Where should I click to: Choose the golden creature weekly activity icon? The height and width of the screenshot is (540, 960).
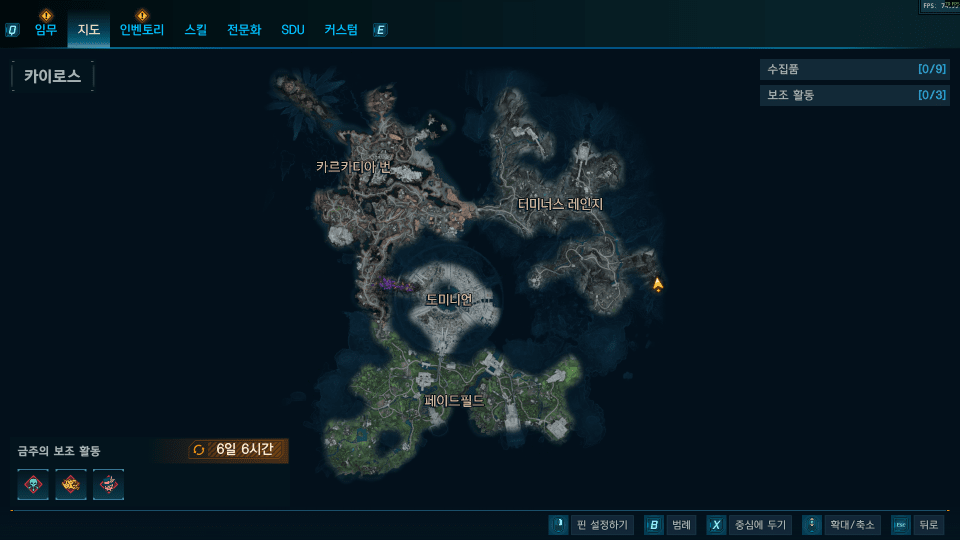tap(71, 484)
